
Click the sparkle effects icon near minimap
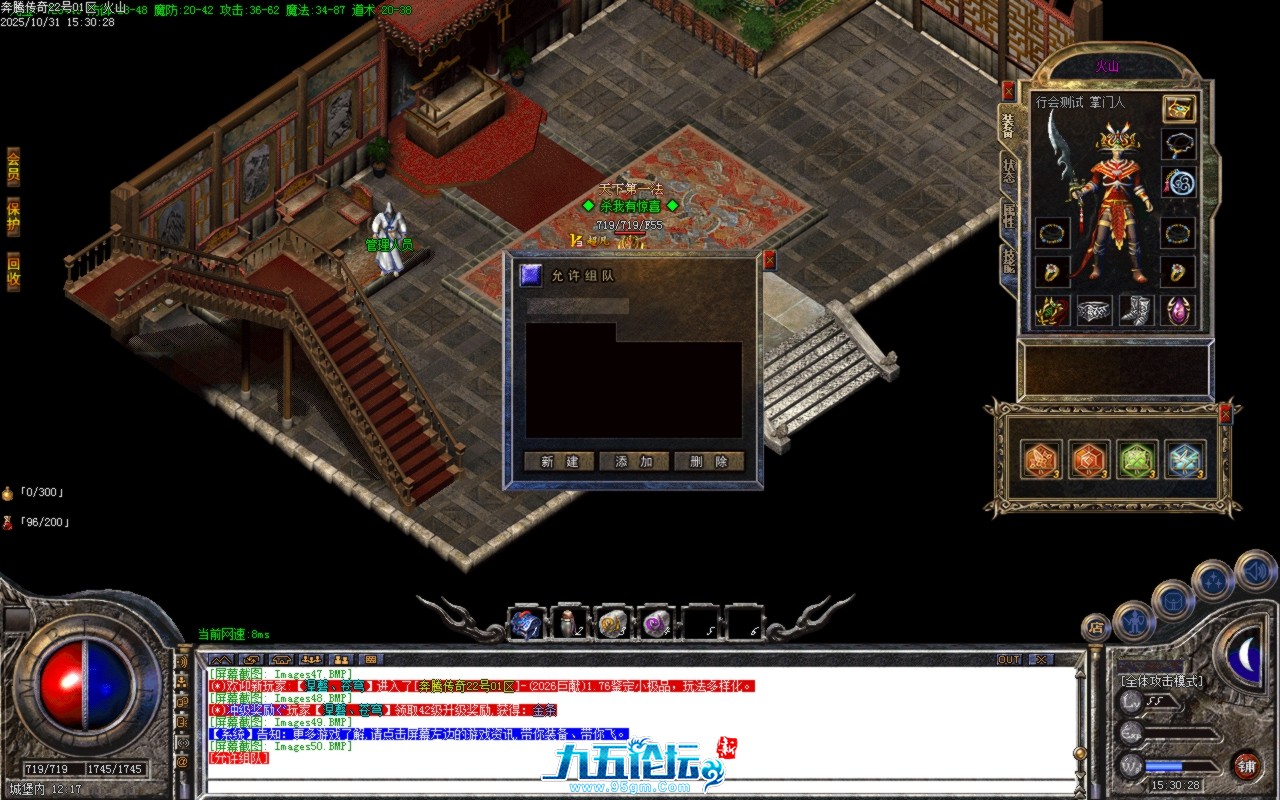click(x=1212, y=579)
